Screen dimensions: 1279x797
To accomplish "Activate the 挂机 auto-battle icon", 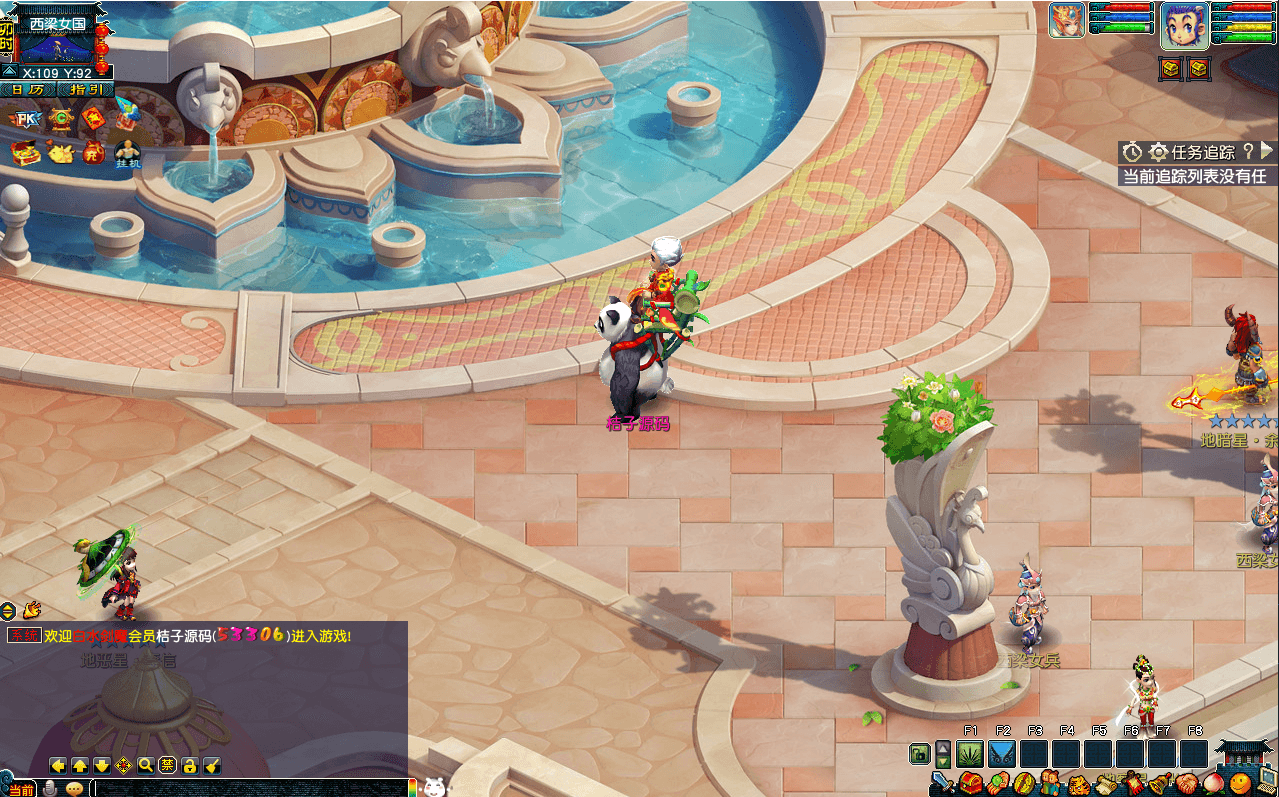I will click(x=127, y=153).
